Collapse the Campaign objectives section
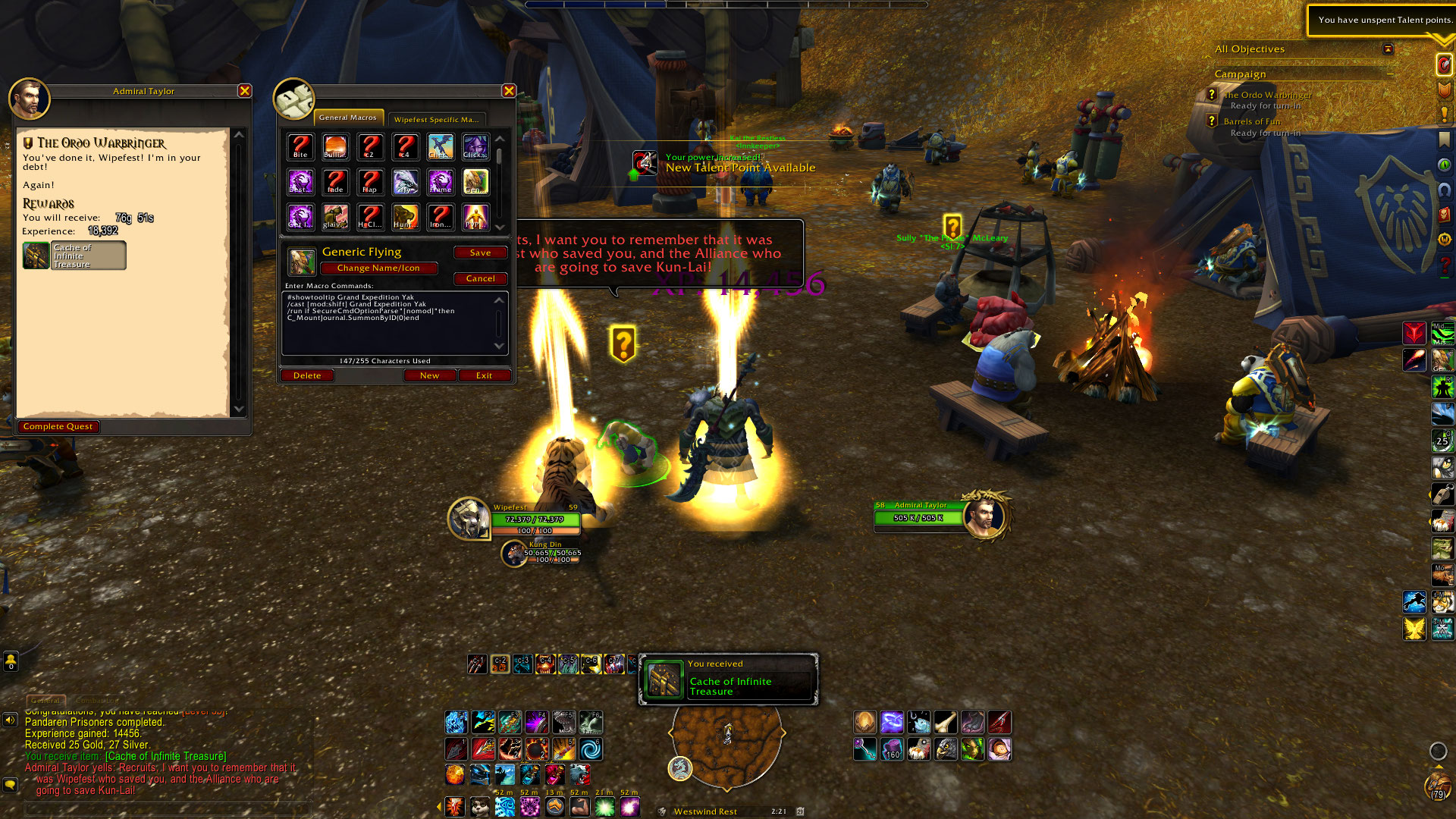This screenshot has height=819, width=1456. pos(1391,74)
